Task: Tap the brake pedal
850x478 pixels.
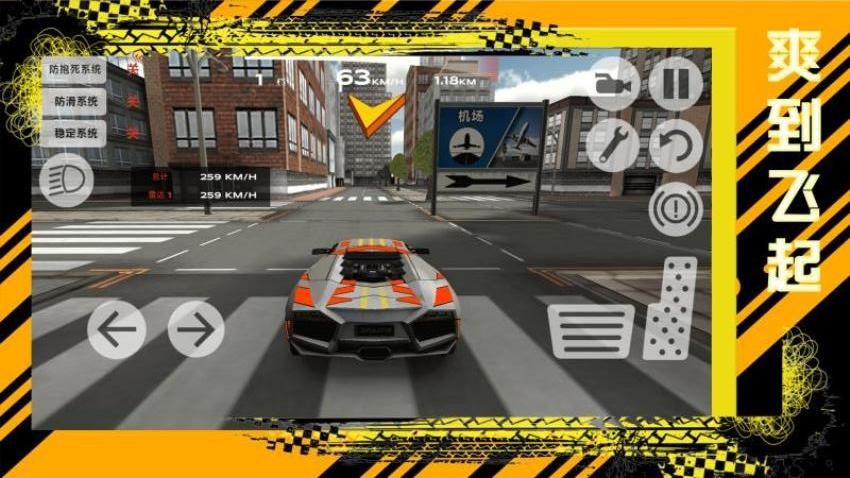Action: coord(591,331)
